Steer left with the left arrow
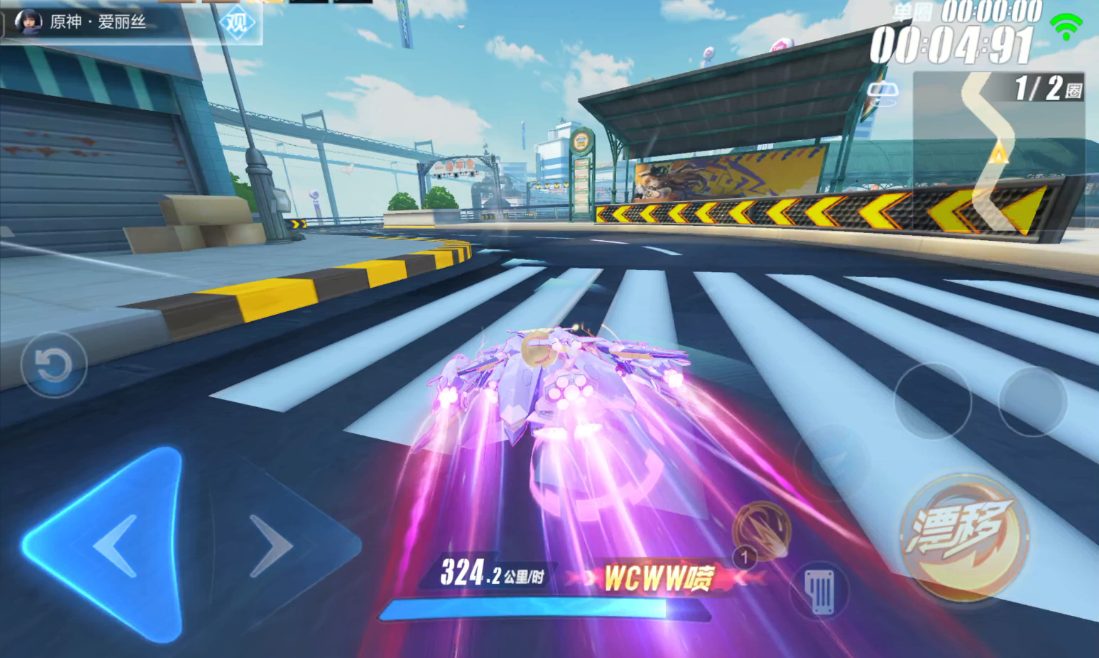Image resolution: width=1099 pixels, height=658 pixels. click(x=111, y=545)
